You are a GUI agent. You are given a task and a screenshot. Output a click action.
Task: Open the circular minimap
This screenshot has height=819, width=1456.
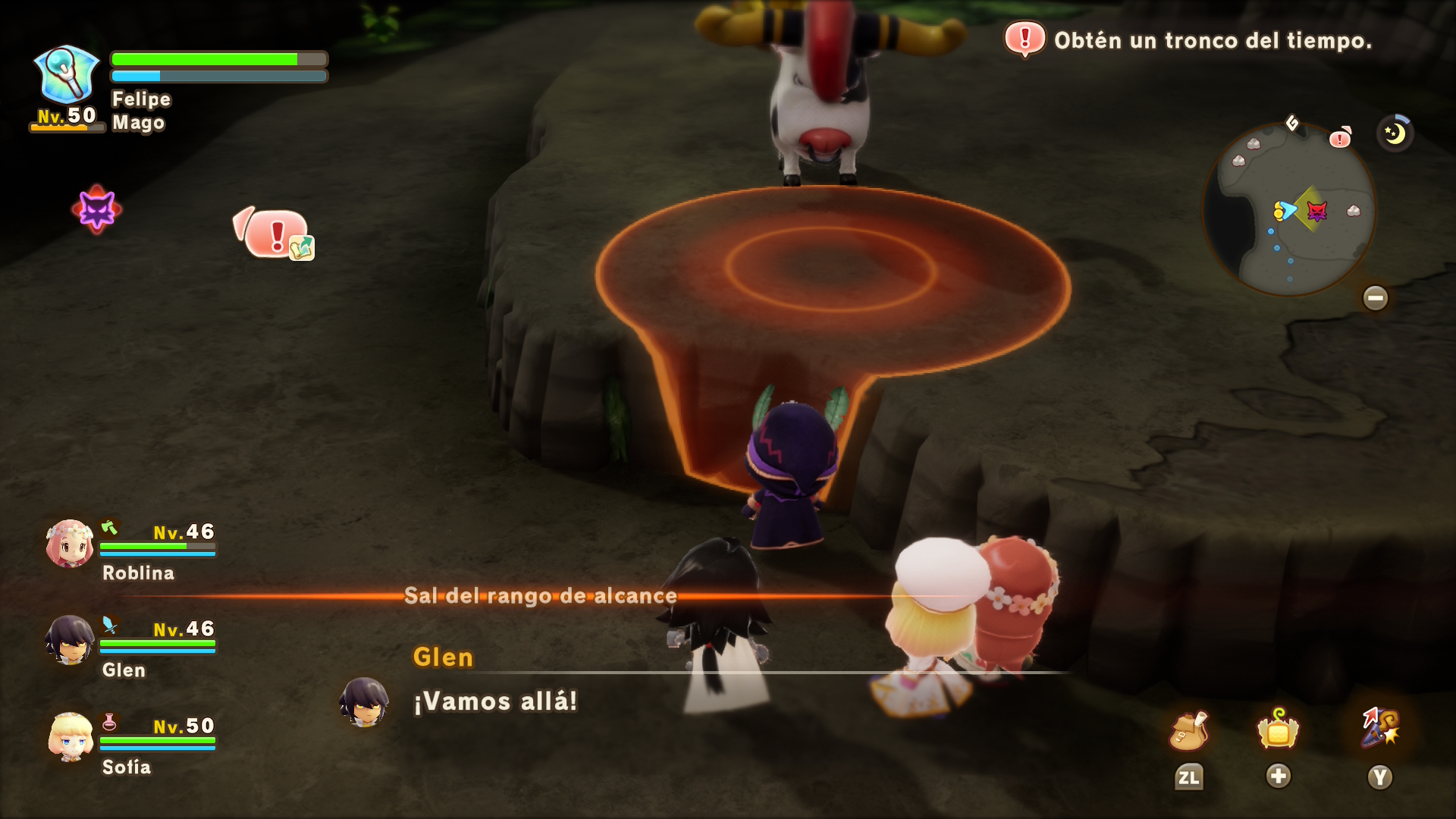tap(1289, 209)
